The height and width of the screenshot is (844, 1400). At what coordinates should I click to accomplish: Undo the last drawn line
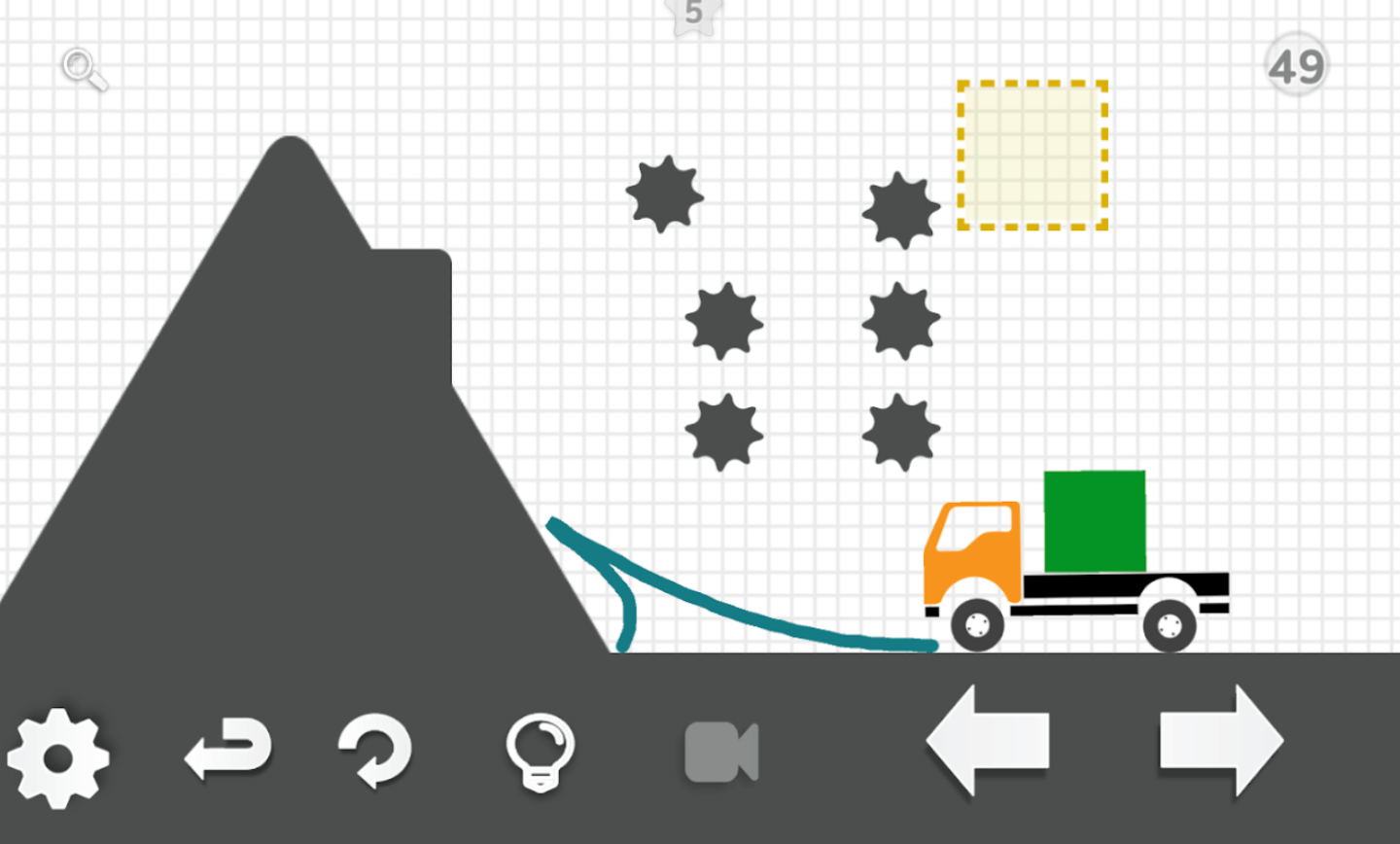228,749
